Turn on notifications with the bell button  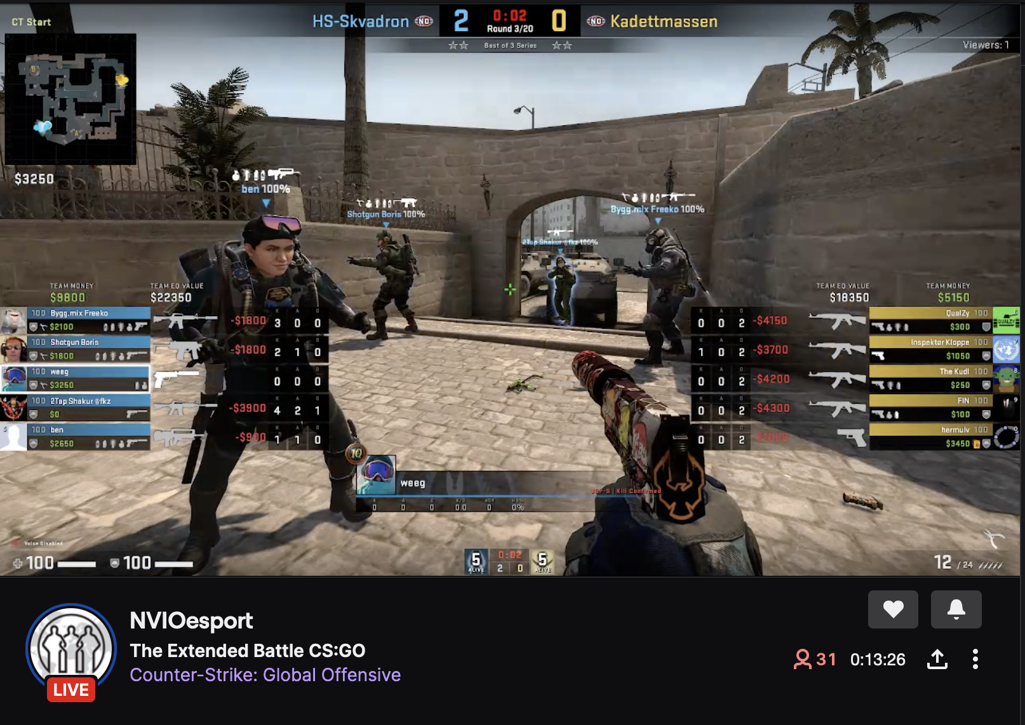pyautogui.click(x=956, y=609)
